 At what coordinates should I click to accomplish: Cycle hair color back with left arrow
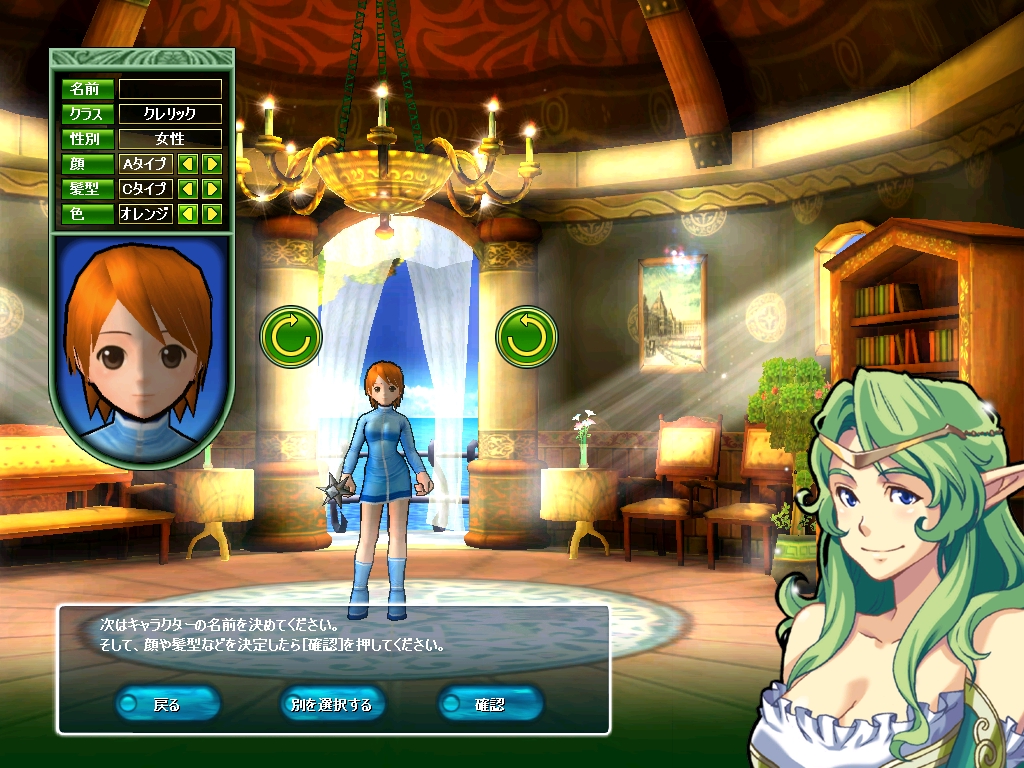pyautogui.click(x=187, y=213)
